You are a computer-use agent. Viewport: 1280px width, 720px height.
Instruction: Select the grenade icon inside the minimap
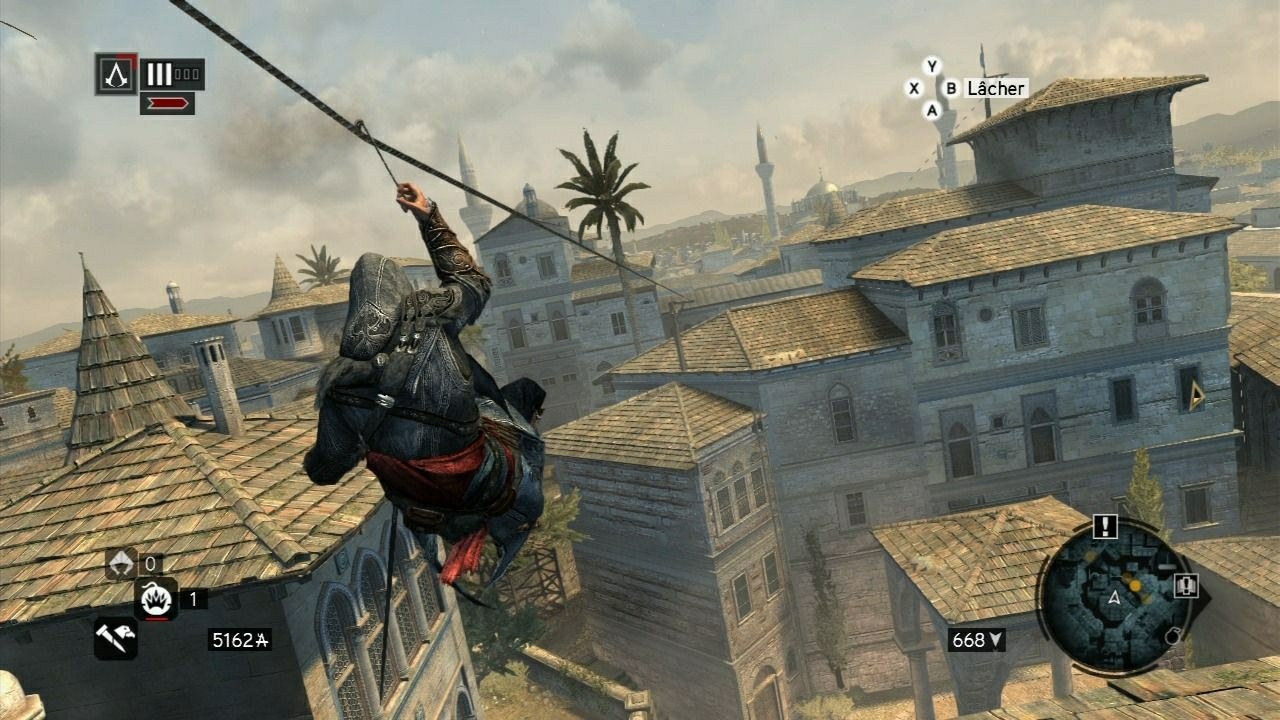pos(1173,637)
